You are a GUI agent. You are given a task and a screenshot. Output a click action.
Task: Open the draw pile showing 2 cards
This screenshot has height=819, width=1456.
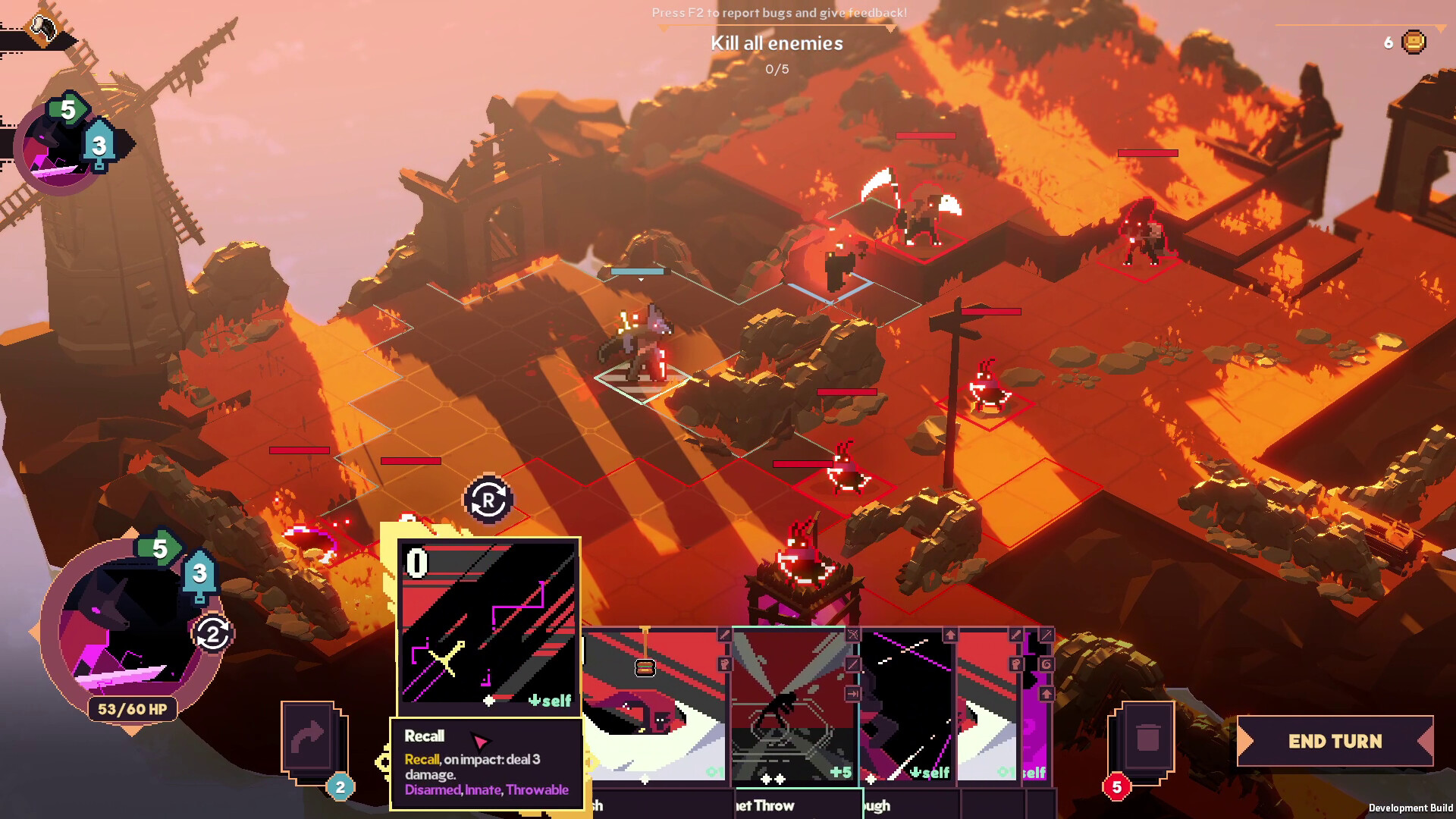[x=312, y=739]
